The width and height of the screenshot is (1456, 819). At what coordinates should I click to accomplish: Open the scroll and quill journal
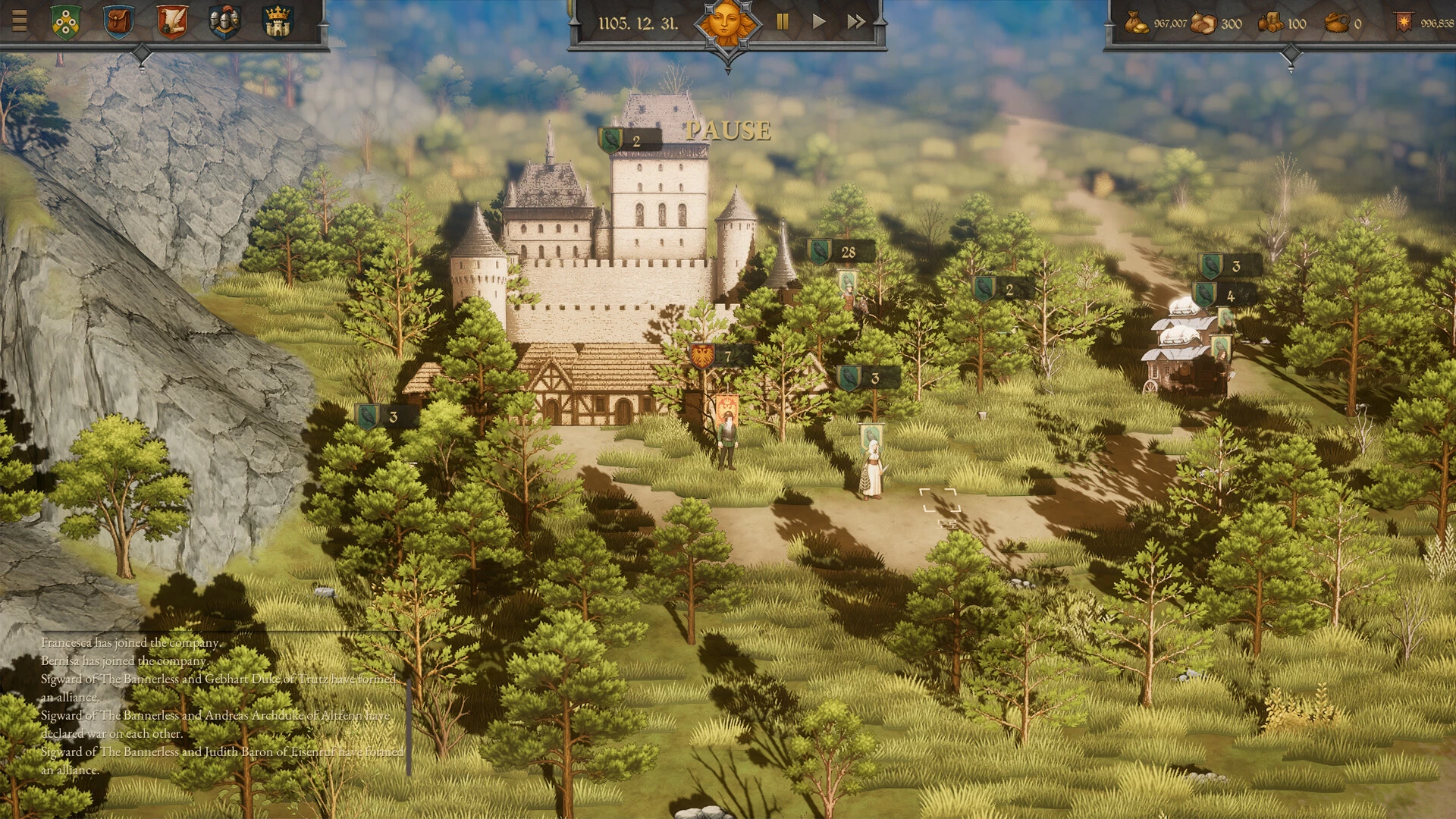(x=171, y=22)
